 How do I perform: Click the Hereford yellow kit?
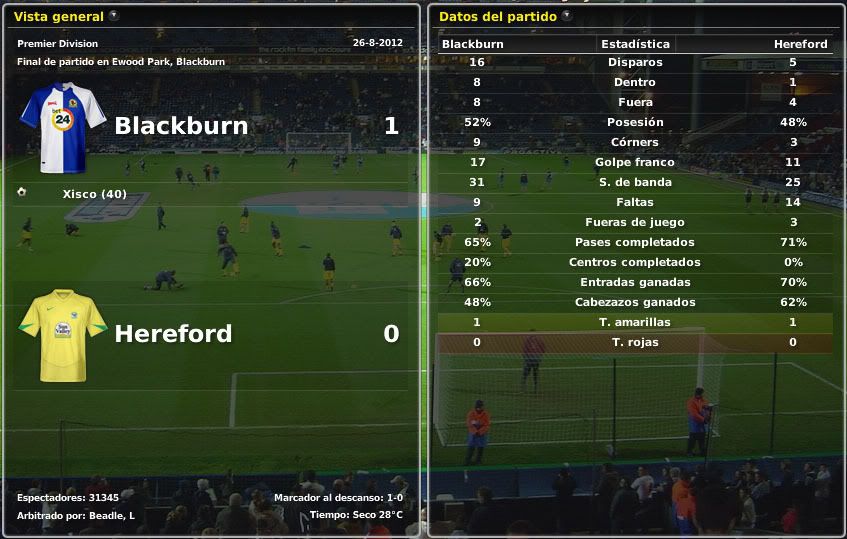pyautogui.click(x=62, y=335)
